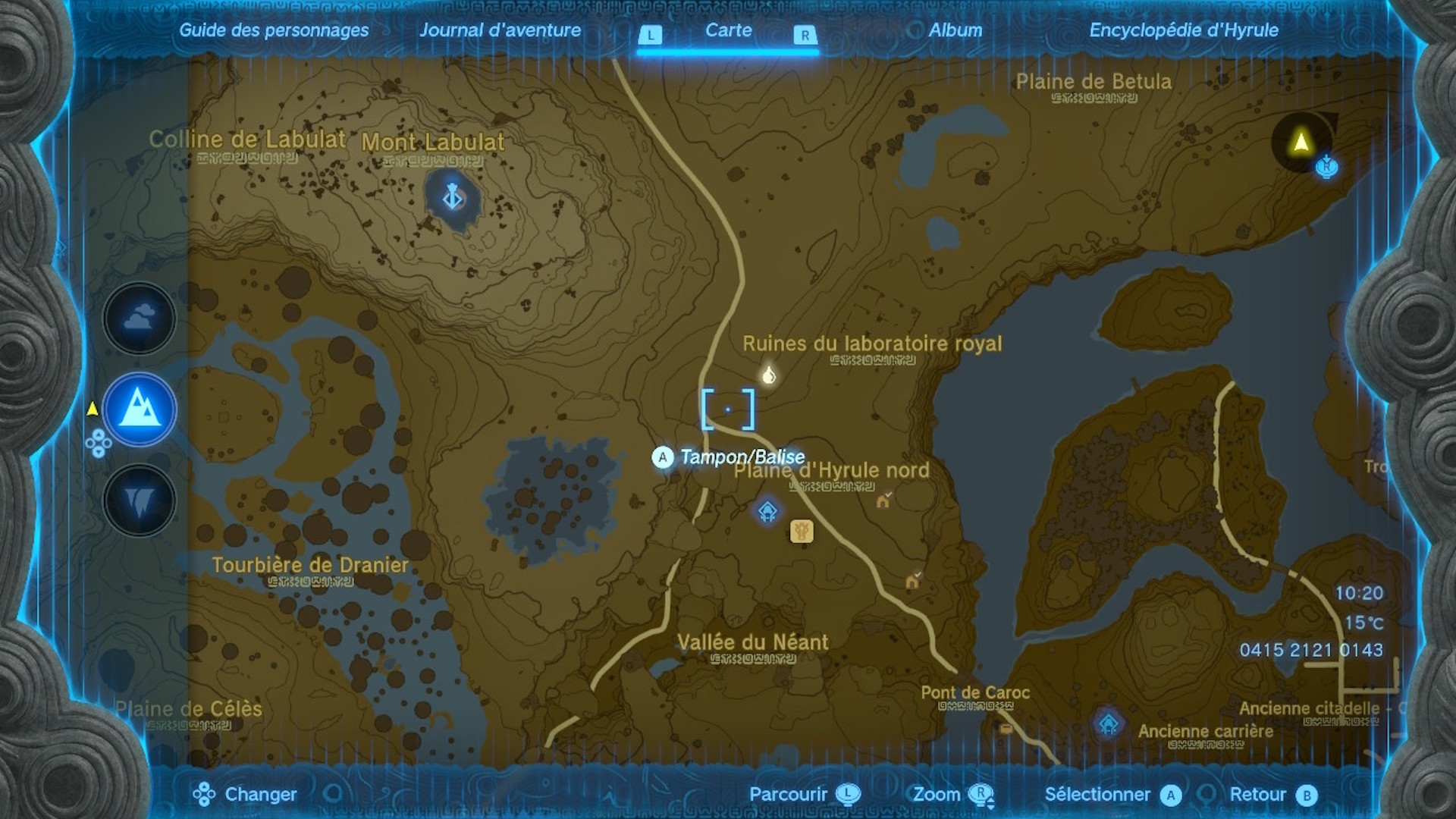Click the flame marker near Ruines du laboratoire

tap(769, 375)
